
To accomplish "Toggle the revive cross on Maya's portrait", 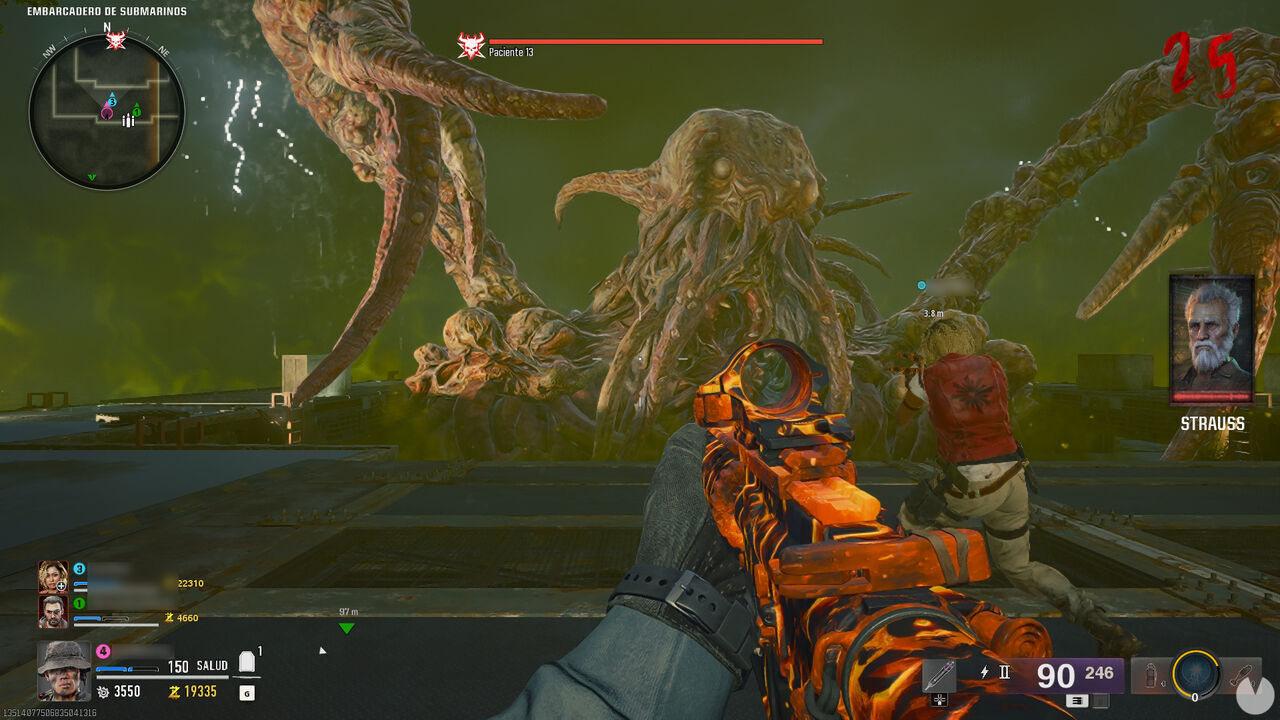I will (61, 585).
